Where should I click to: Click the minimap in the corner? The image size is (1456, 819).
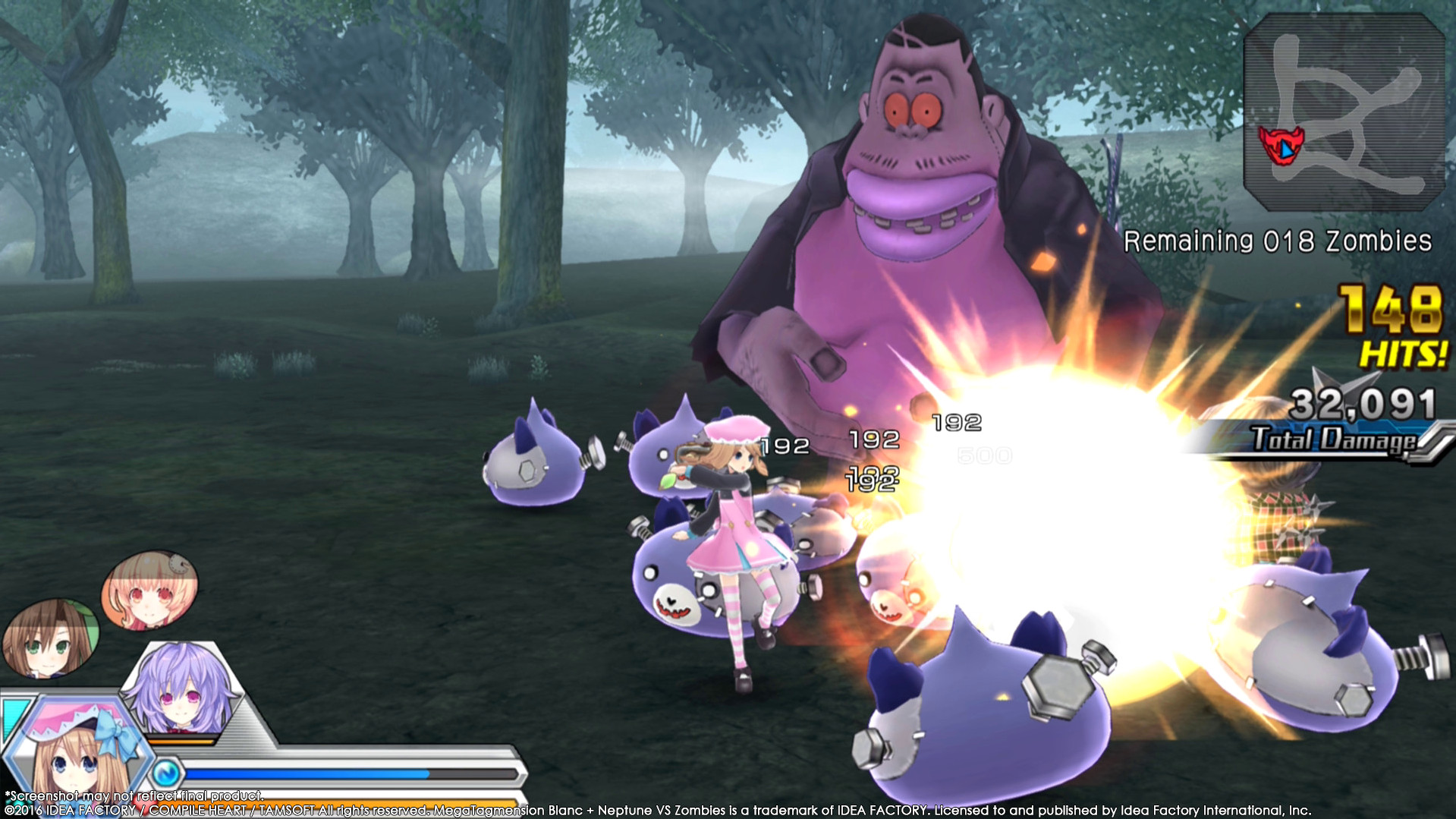coord(1344,112)
